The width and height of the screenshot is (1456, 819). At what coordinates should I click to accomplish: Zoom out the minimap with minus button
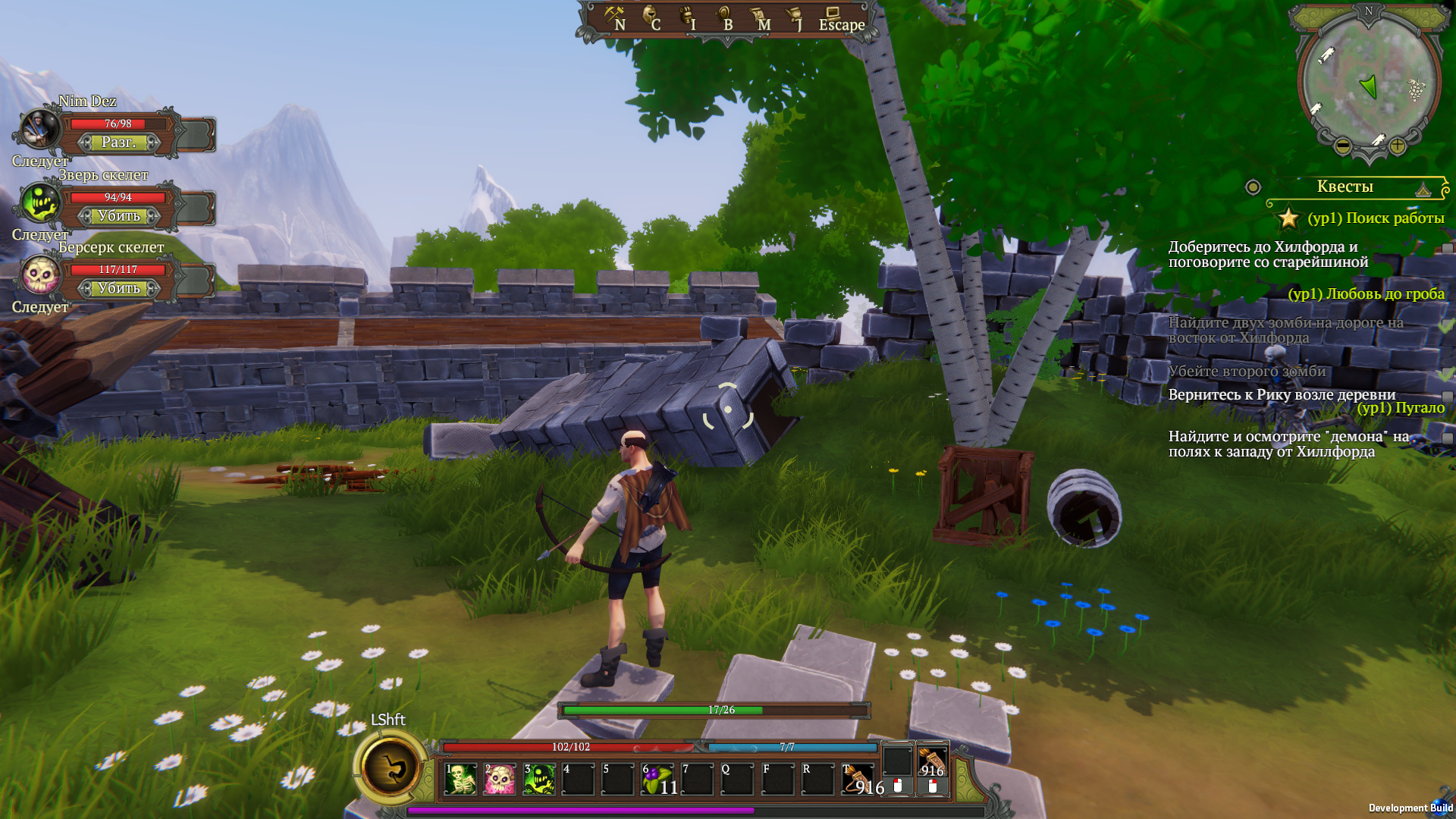[x=1342, y=146]
